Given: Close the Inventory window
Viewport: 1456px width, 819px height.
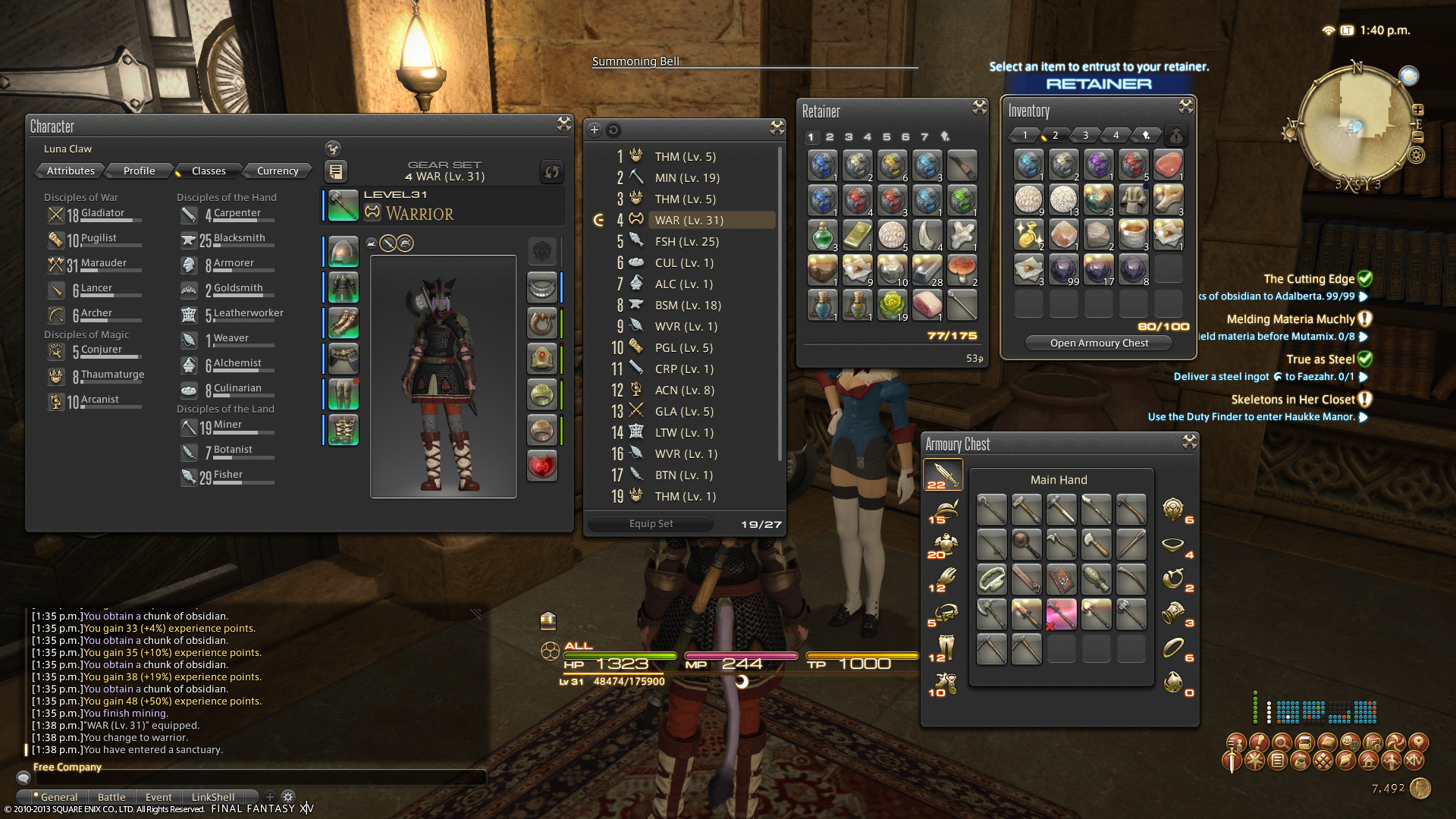Looking at the screenshot, I should (1185, 107).
